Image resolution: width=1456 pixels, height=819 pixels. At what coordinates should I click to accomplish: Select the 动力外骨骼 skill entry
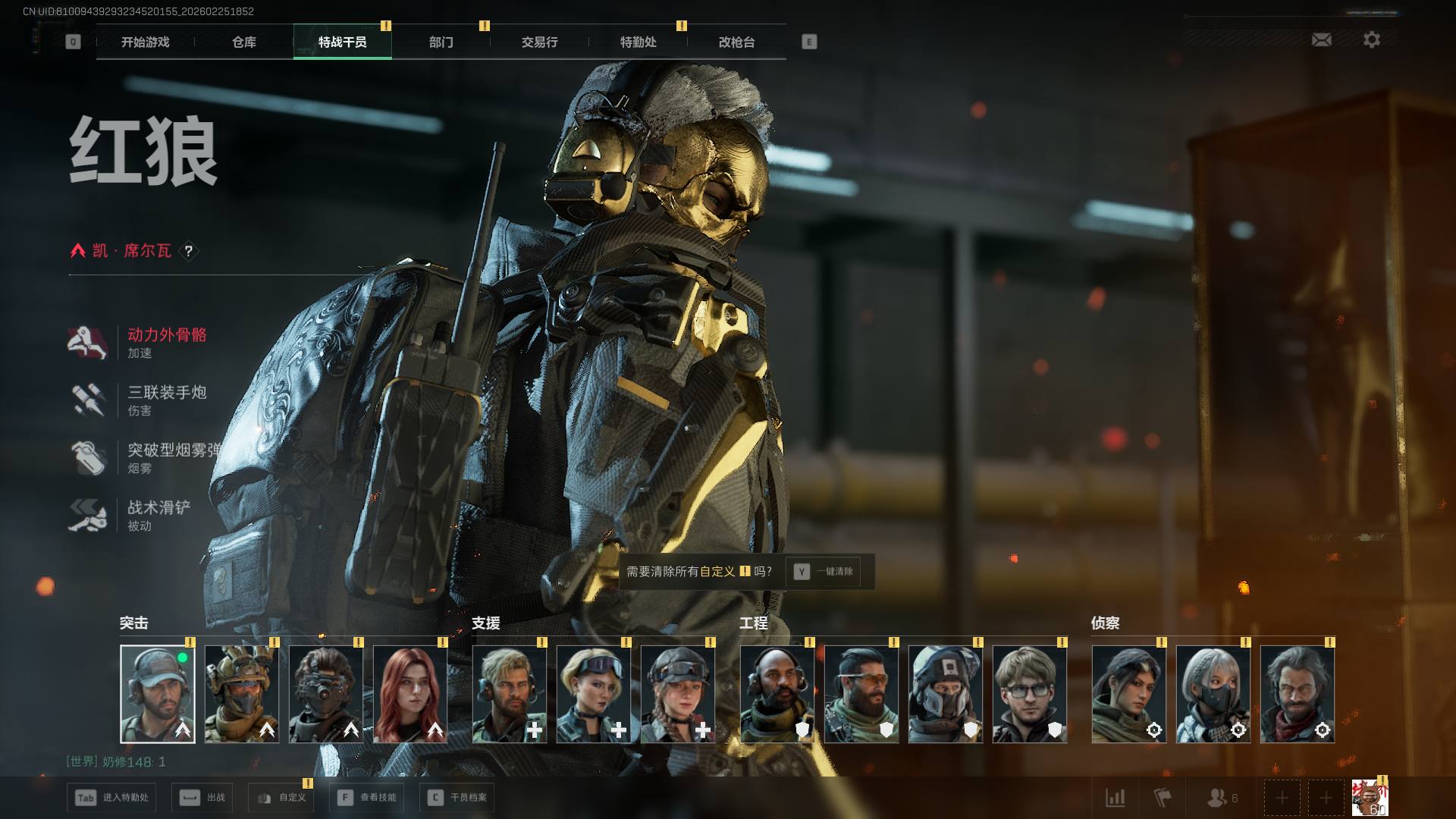[166, 342]
